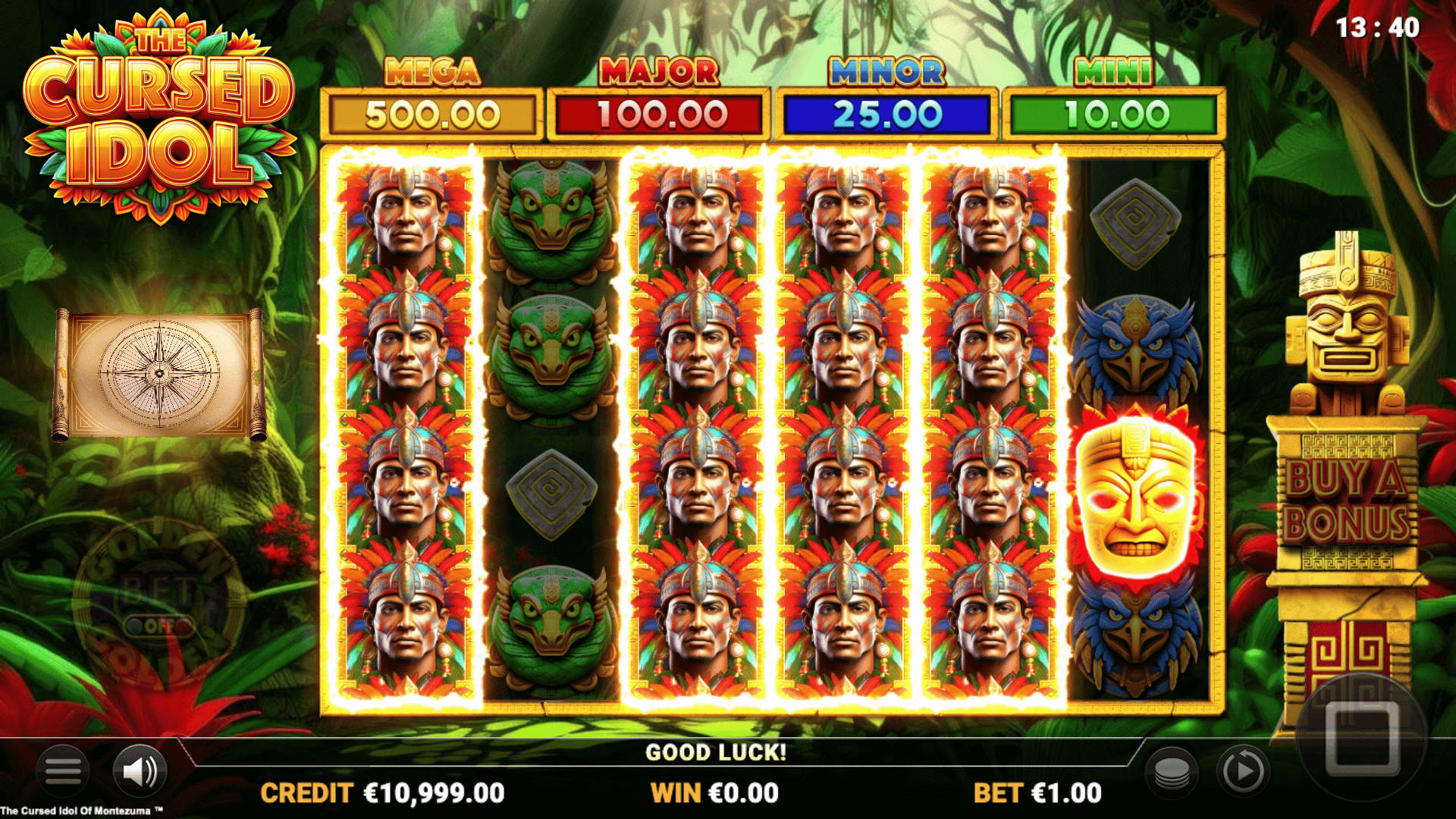
Task: Toggle the Golden Bet off switch
Action: click(158, 626)
